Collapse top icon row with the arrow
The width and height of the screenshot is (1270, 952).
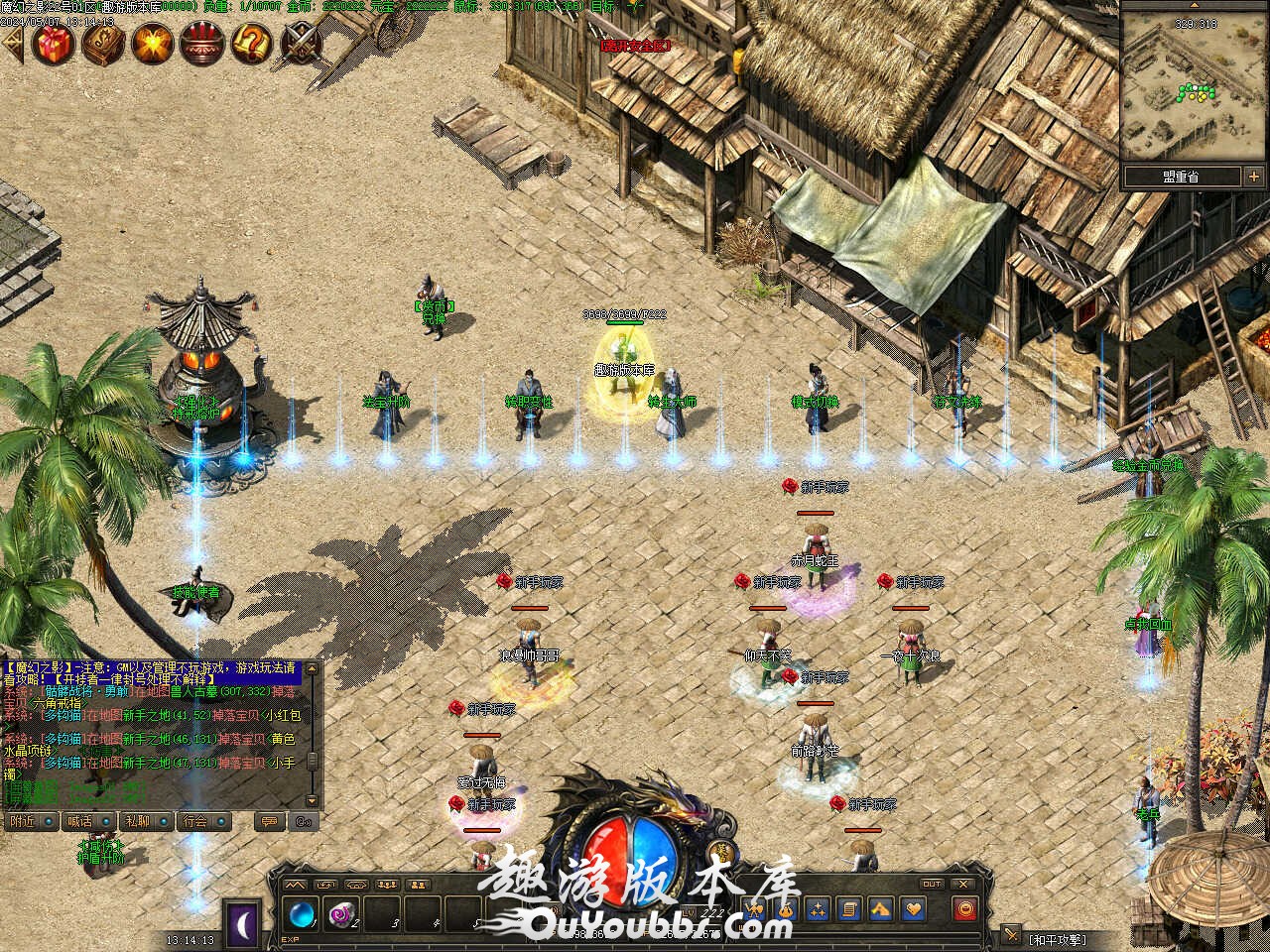(12, 45)
